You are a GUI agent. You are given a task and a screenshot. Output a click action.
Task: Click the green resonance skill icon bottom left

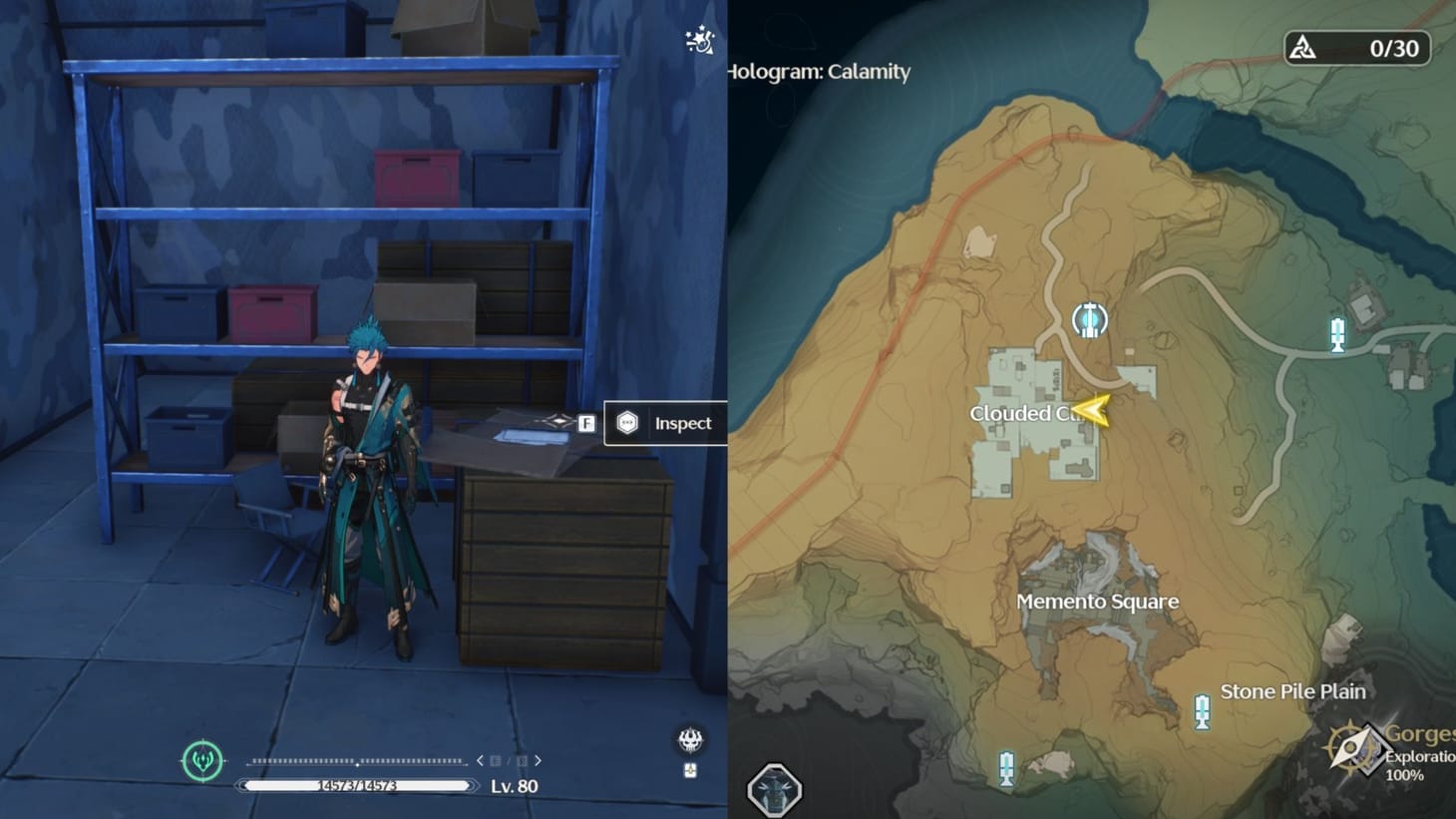[x=203, y=761]
